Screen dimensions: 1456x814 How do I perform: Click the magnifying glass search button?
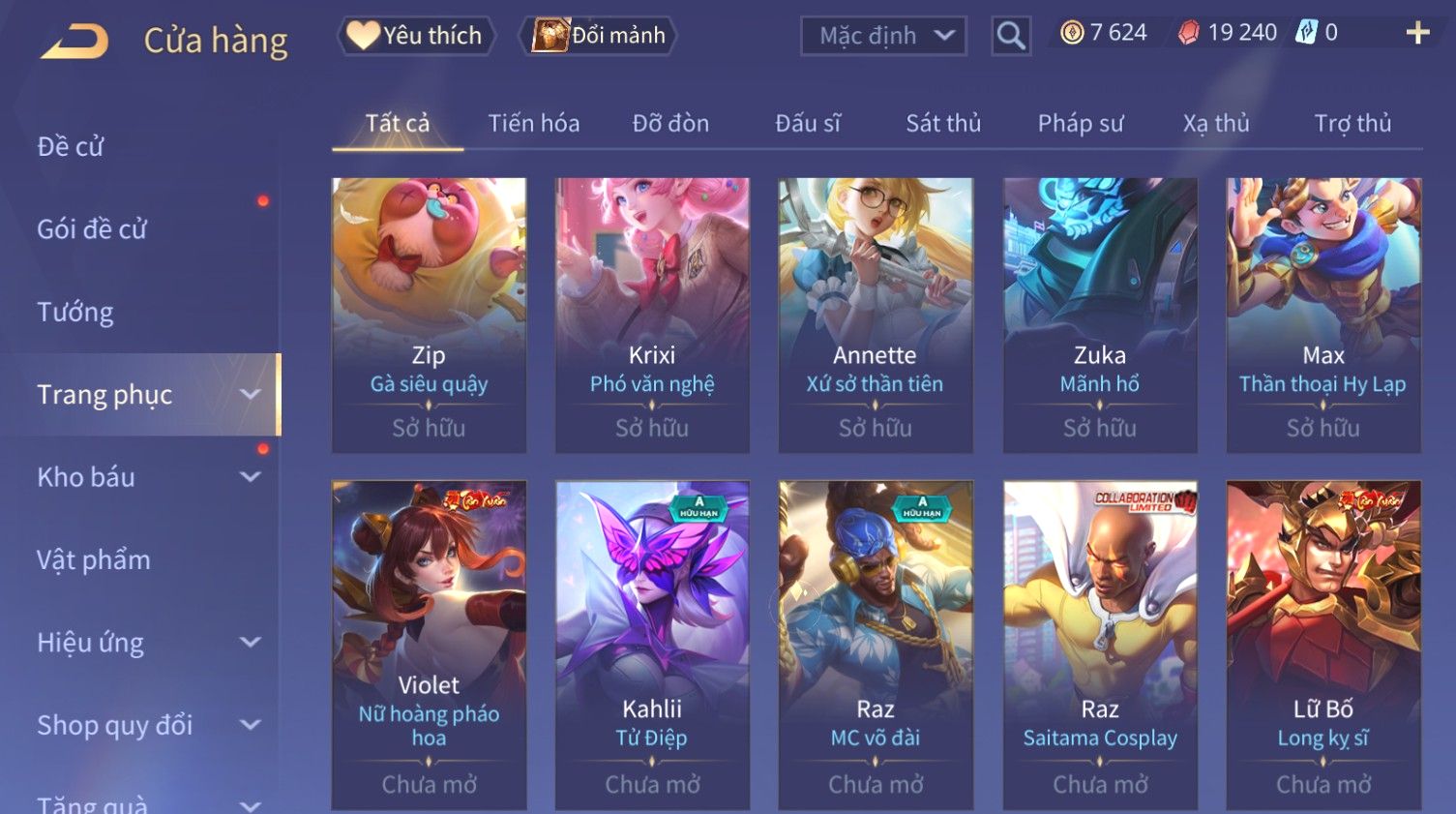(x=1011, y=36)
